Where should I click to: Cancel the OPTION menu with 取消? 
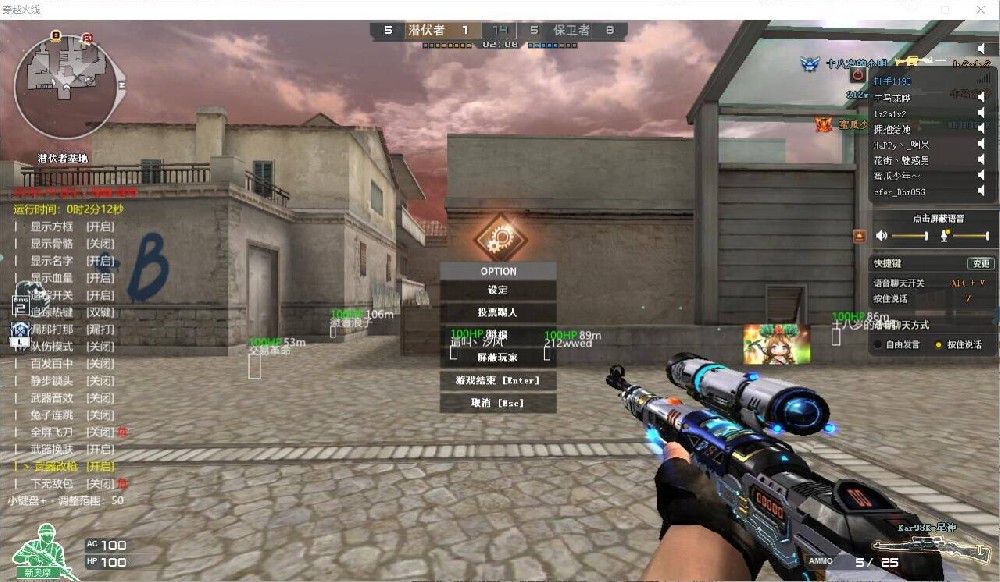(498, 403)
